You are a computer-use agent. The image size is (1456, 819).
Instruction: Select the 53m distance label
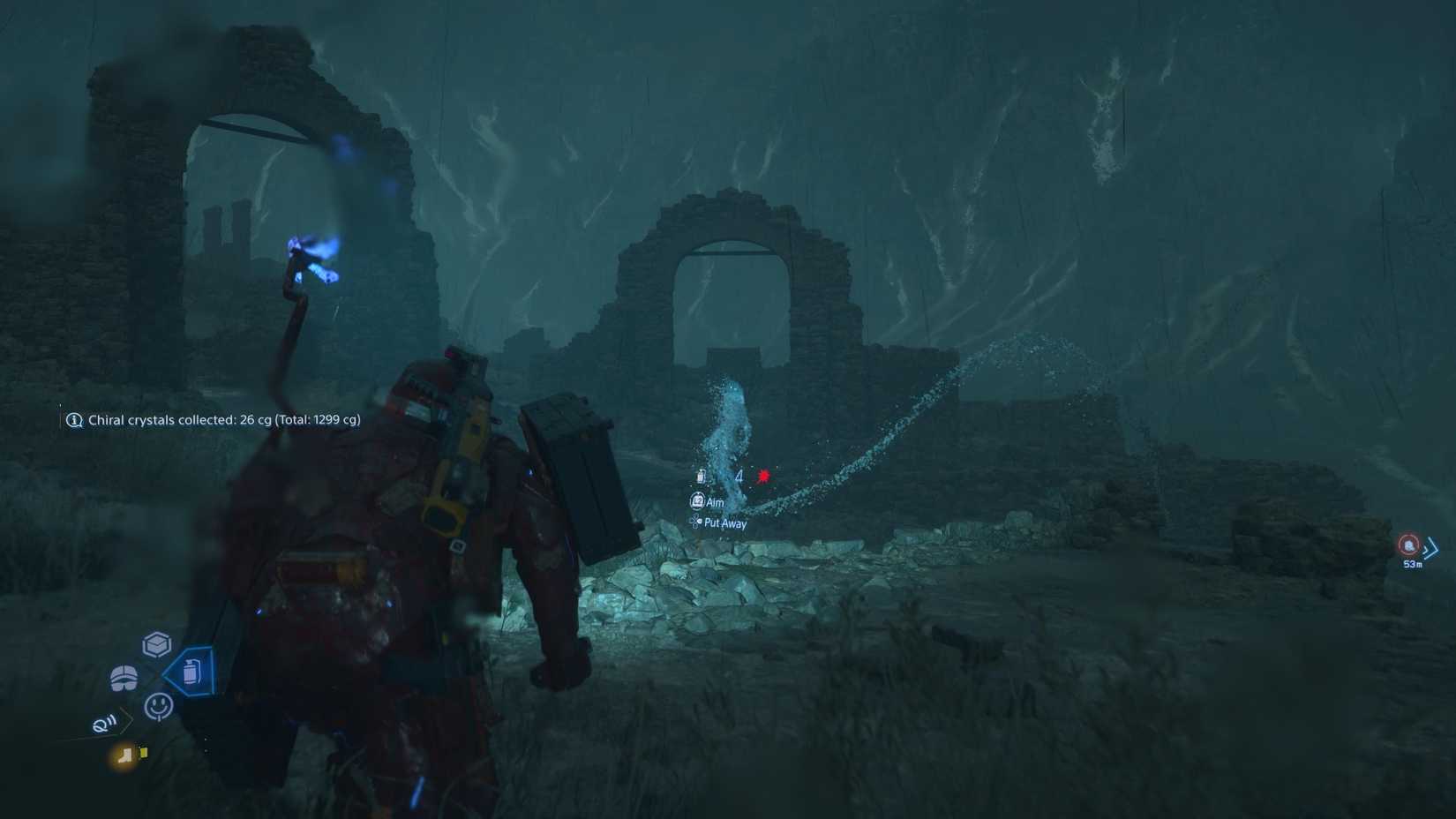click(1411, 562)
